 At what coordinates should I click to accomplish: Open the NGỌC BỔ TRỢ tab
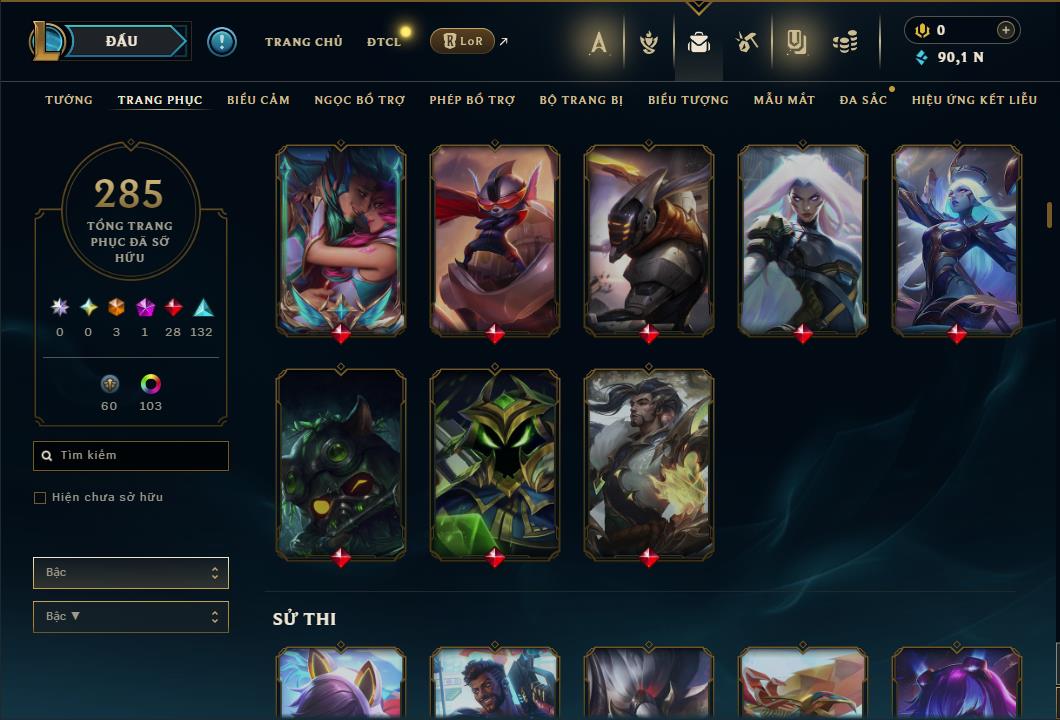359,100
